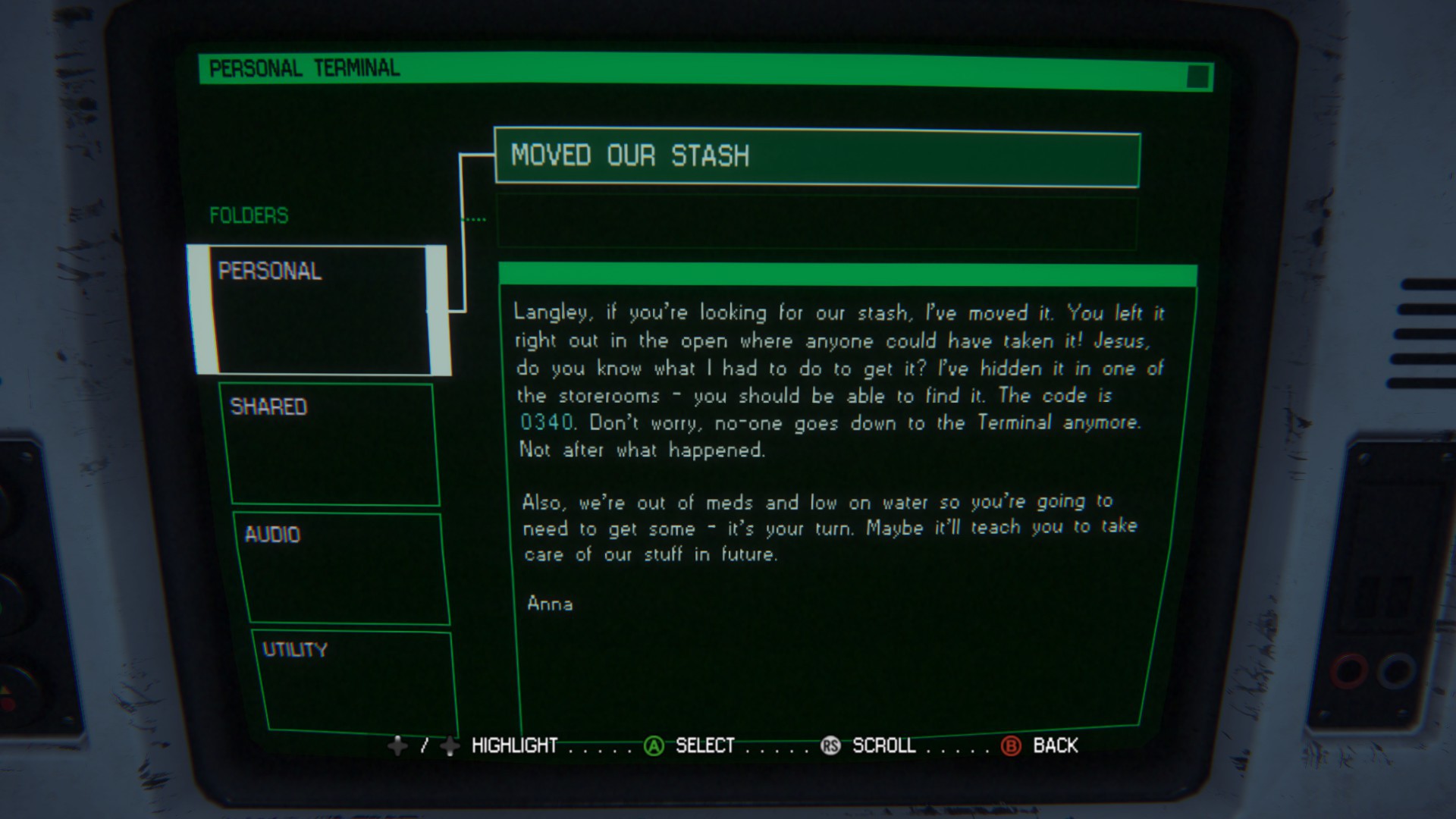Click the square in the terminal title bar
Image resolution: width=1456 pixels, height=819 pixels.
point(1197,77)
